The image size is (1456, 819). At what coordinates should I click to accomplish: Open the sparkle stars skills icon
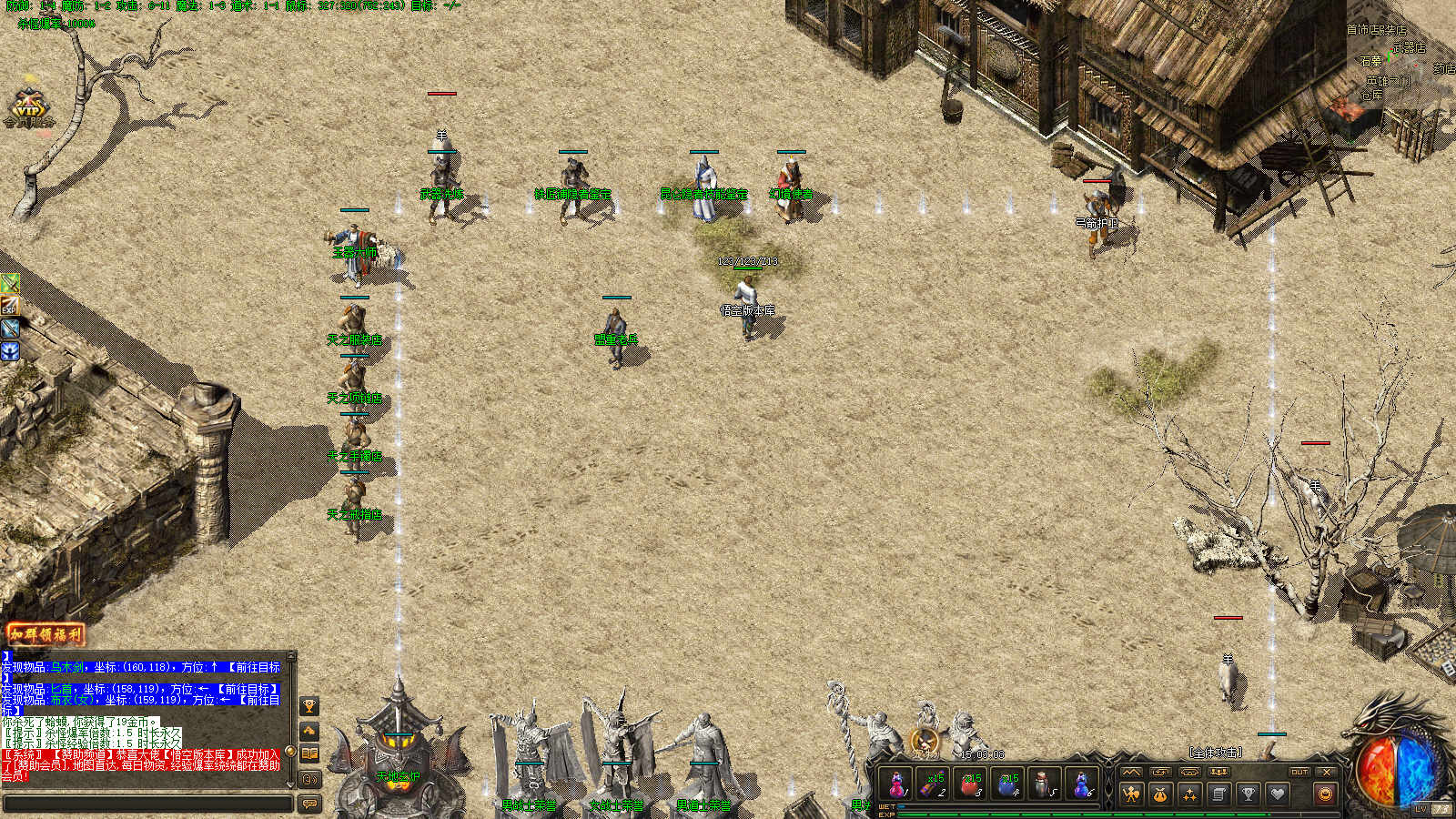(x=1189, y=794)
